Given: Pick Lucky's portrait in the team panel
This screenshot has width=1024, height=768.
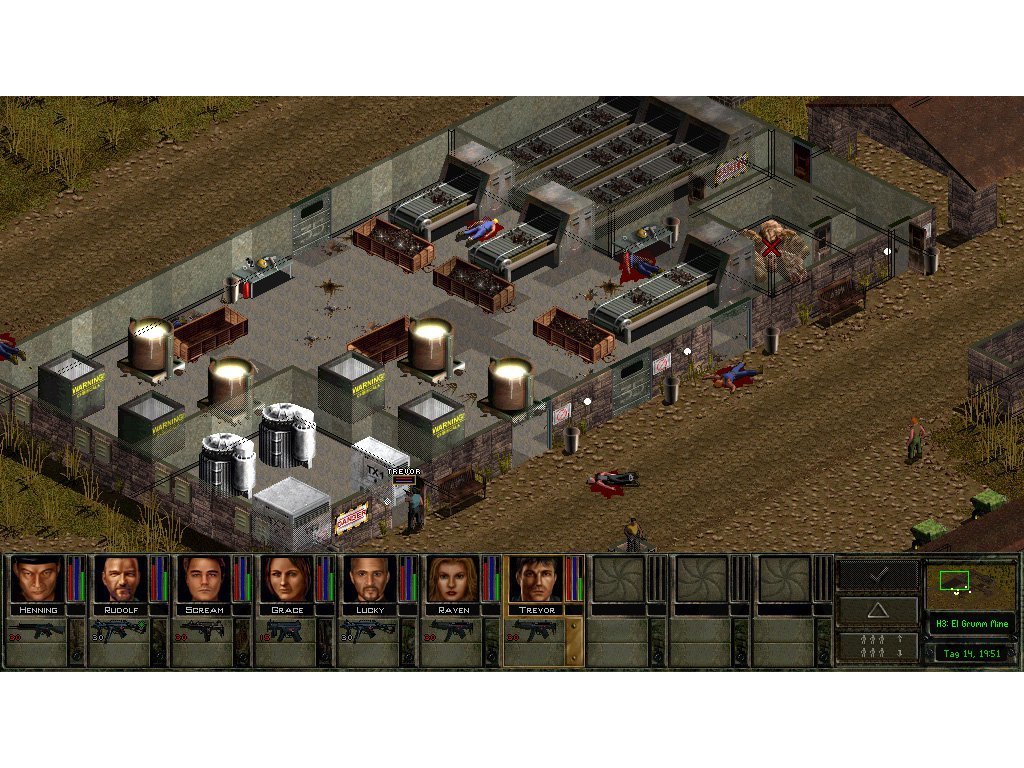Looking at the screenshot, I should pos(369,579).
